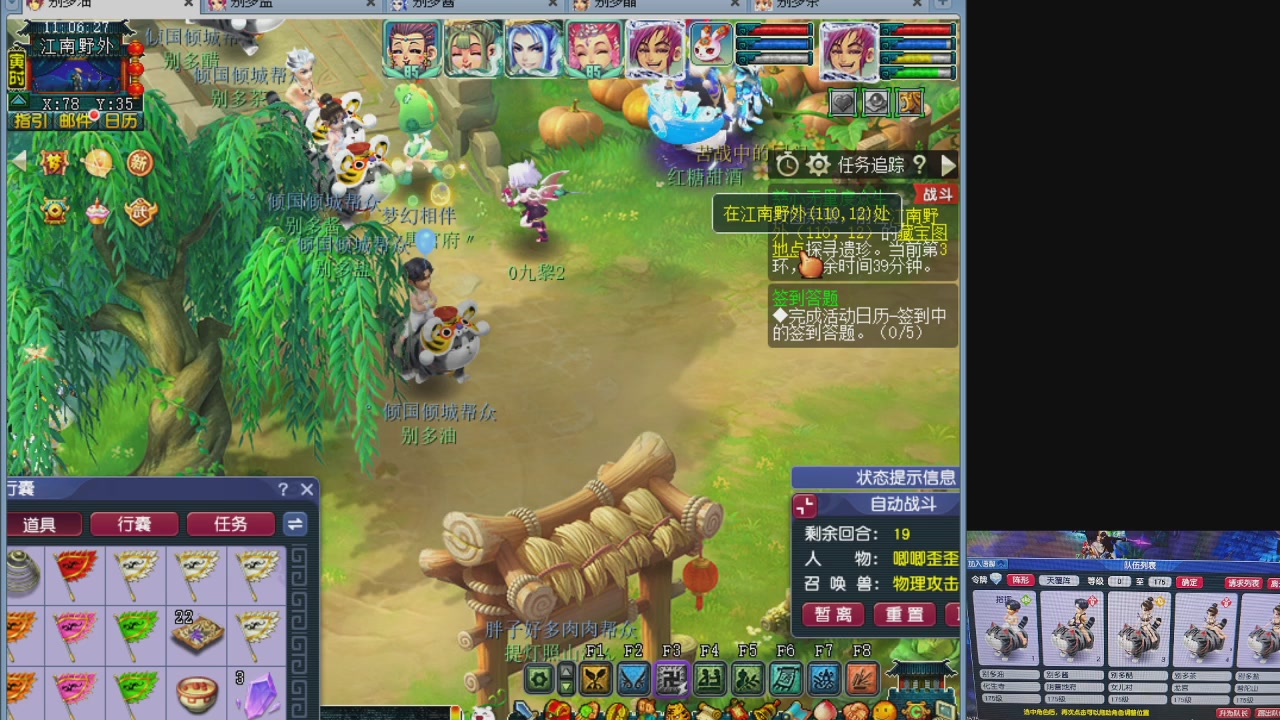Viewport: 1280px width, 720px height.
Task: Click the up arrow beside the action bar gear
Action: 566,670
